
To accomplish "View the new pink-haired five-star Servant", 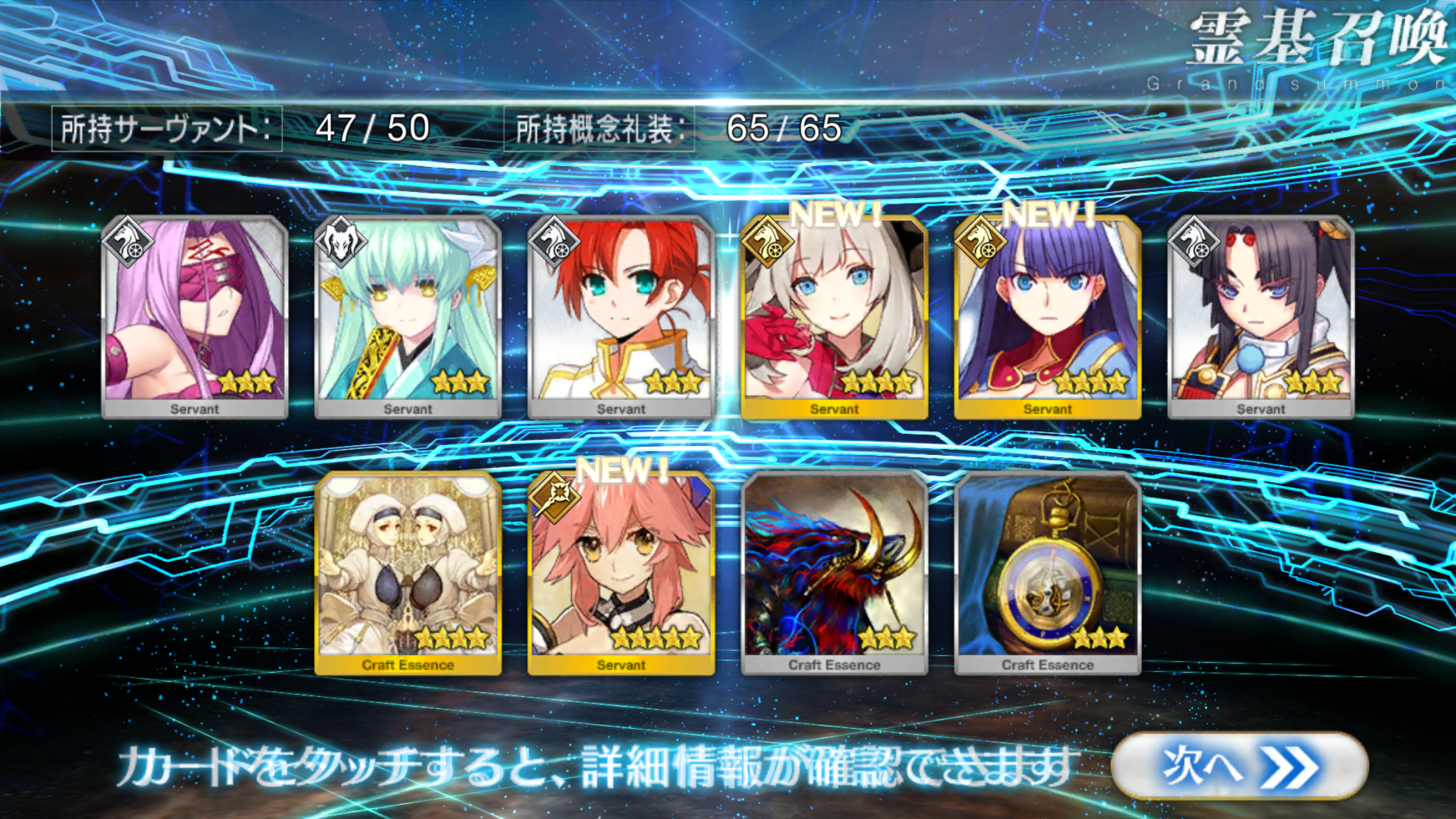I will click(621, 572).
